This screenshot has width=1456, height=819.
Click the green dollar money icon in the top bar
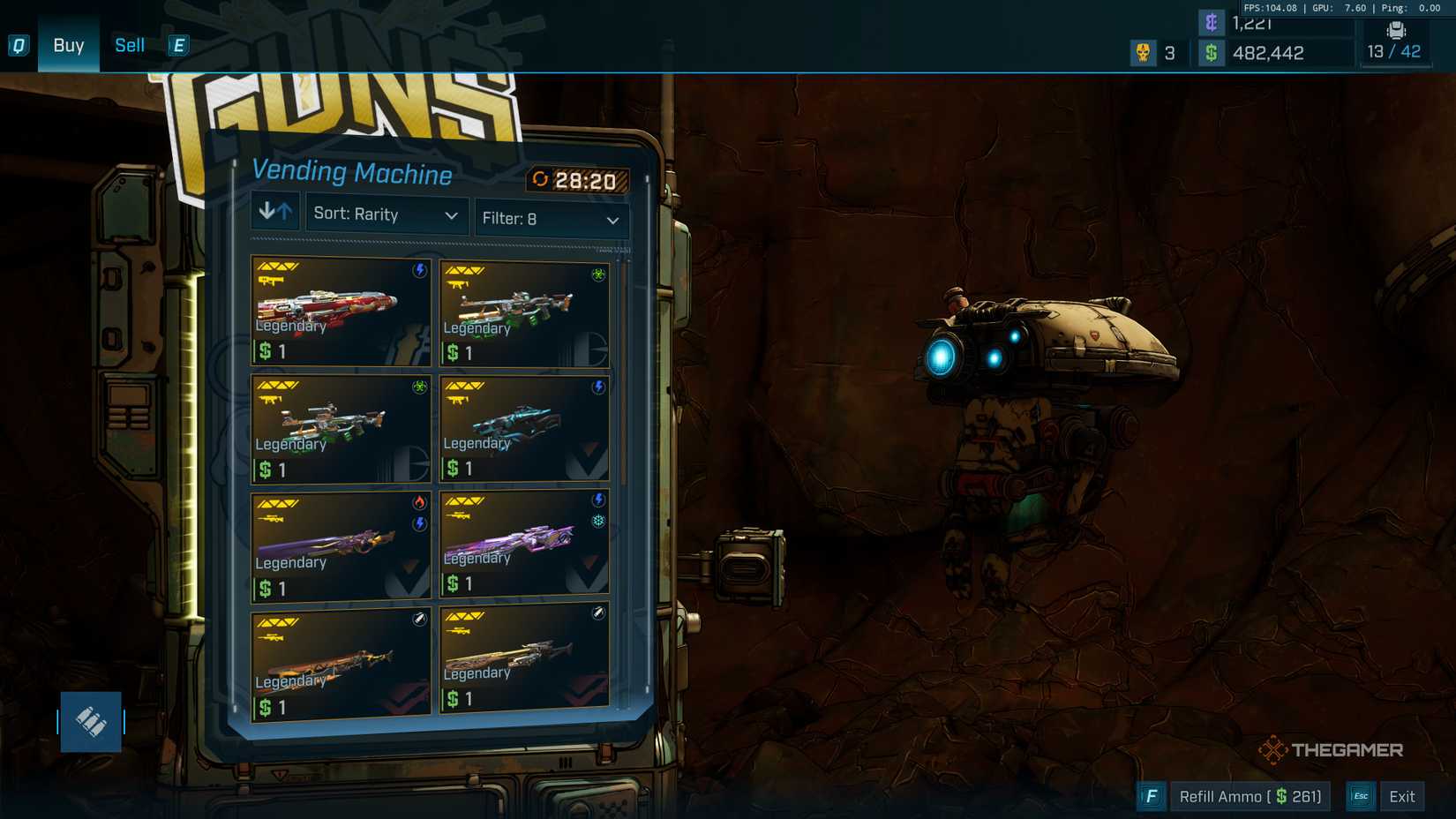pyautogui.click(x=1212, y=53)
